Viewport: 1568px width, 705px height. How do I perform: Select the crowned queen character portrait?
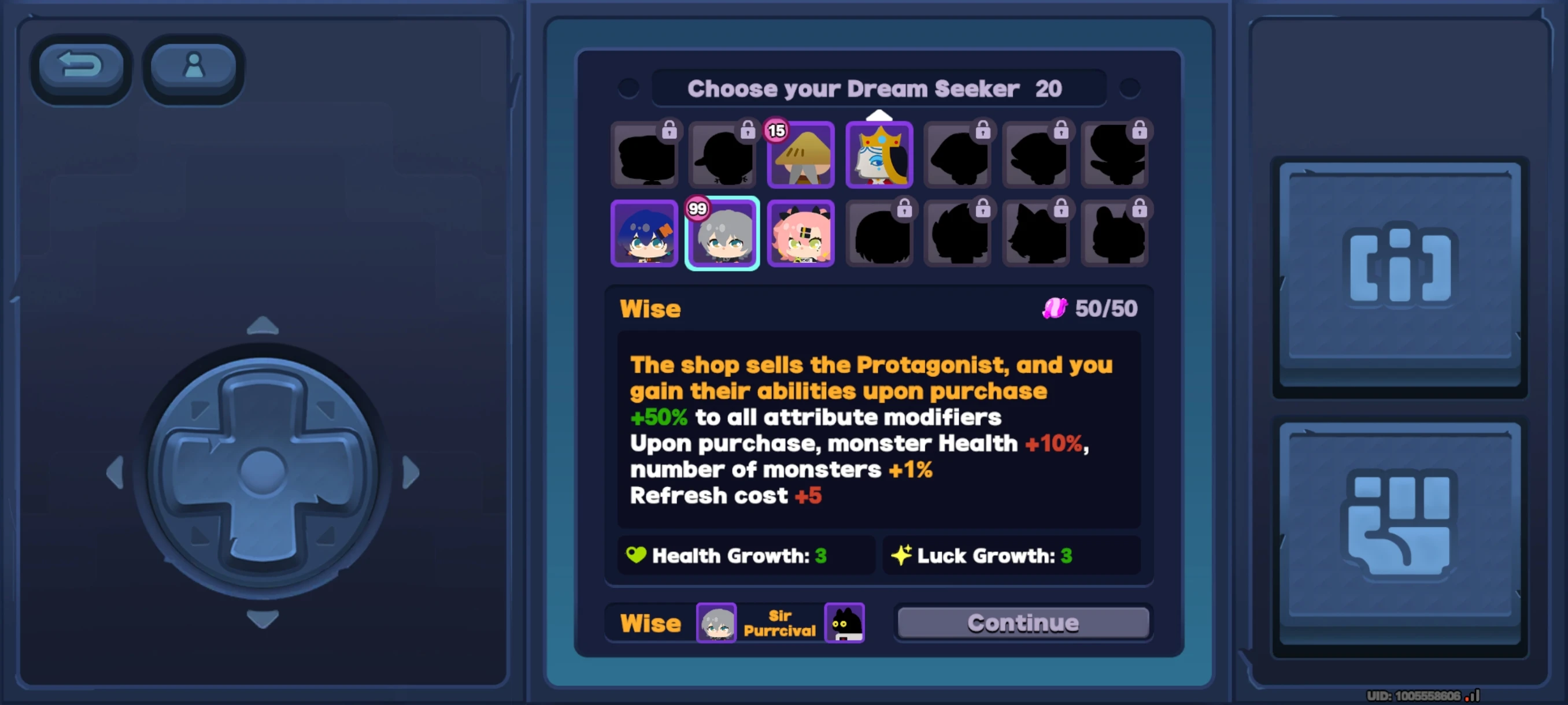(879, 155)
